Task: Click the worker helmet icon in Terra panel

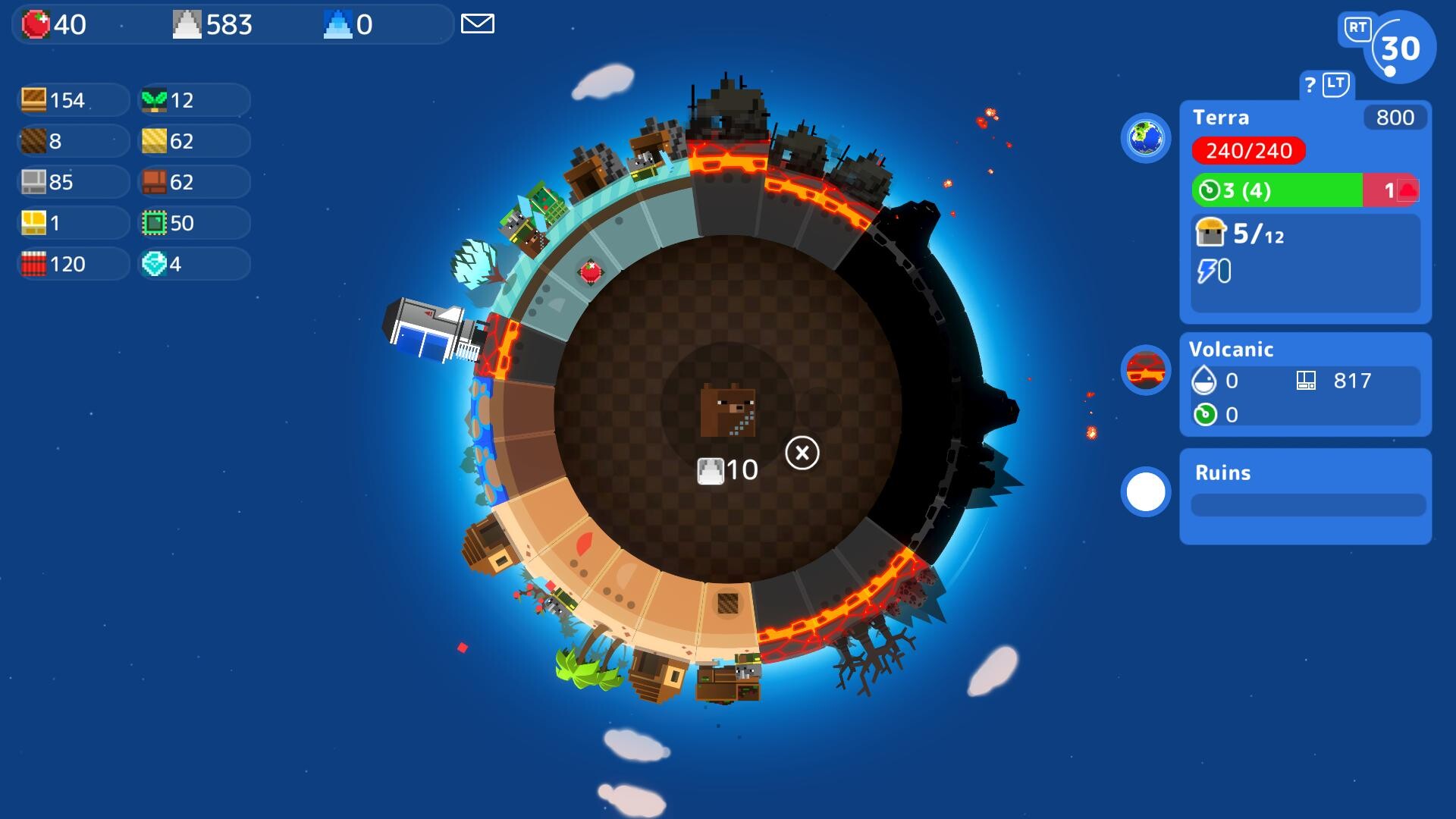Action: 1211,232
